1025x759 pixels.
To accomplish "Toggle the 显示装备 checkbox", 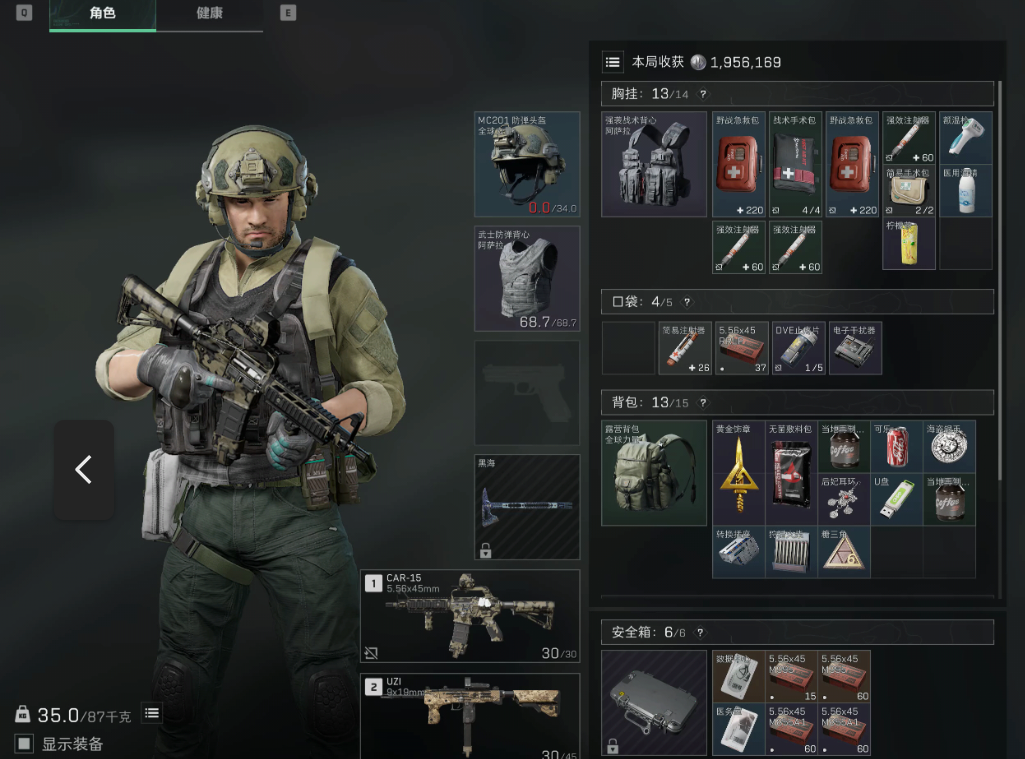I will 24,743.
